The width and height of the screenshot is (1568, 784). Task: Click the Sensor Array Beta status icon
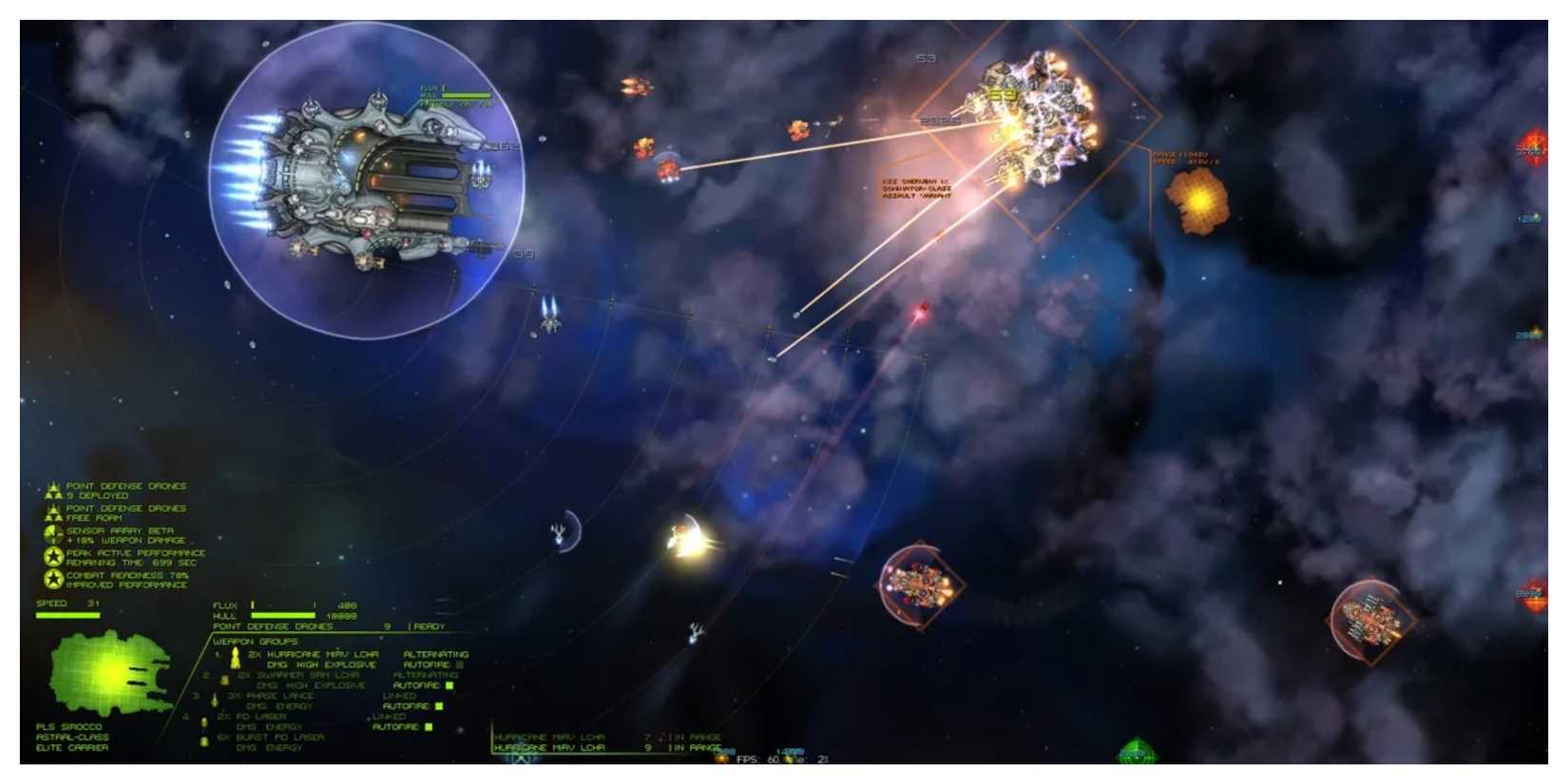[x=51, y=535]
